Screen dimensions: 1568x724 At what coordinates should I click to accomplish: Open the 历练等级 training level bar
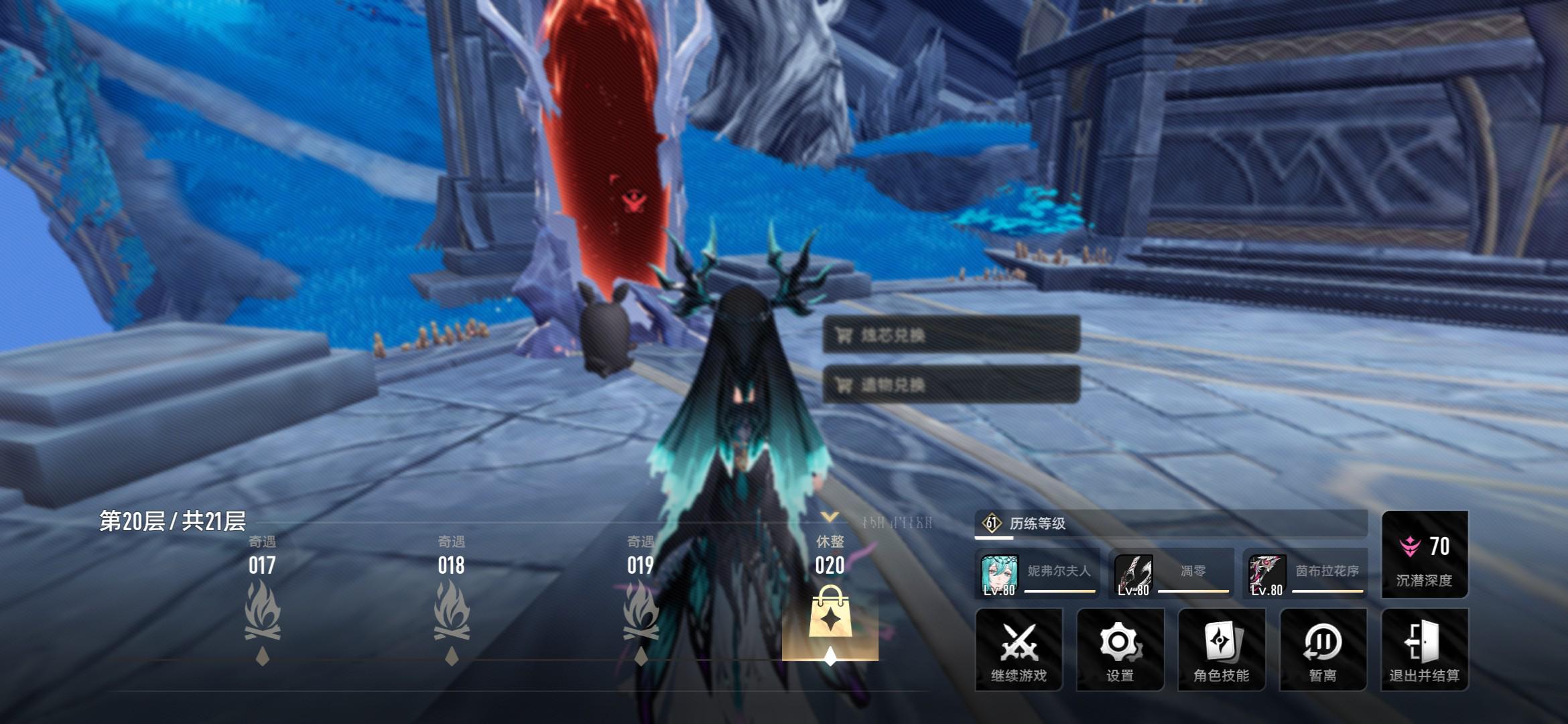coord(1170,524)
